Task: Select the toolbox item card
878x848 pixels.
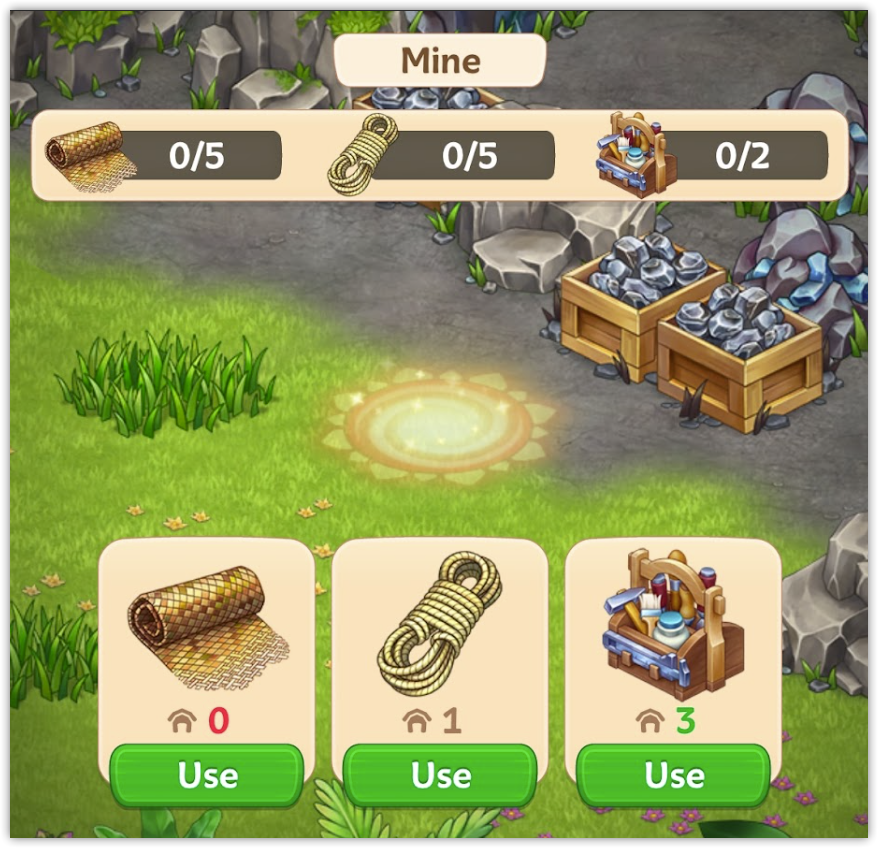Action: tap(673, 630)
